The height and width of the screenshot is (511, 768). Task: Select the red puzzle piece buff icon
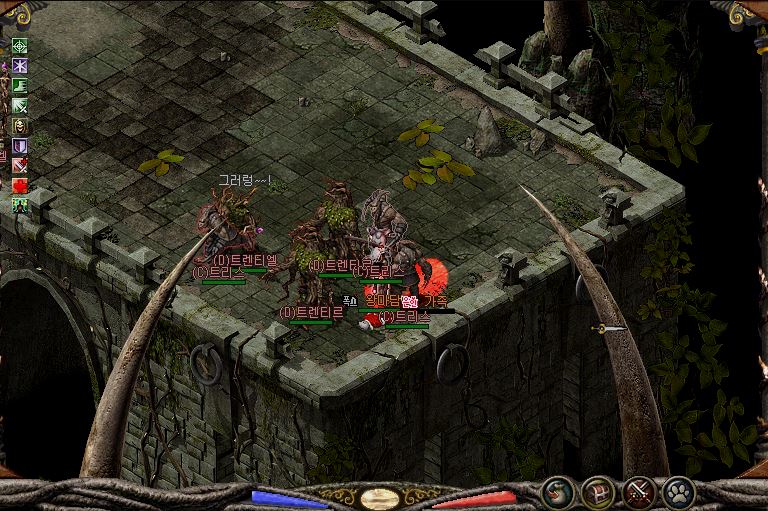point(19,185)
